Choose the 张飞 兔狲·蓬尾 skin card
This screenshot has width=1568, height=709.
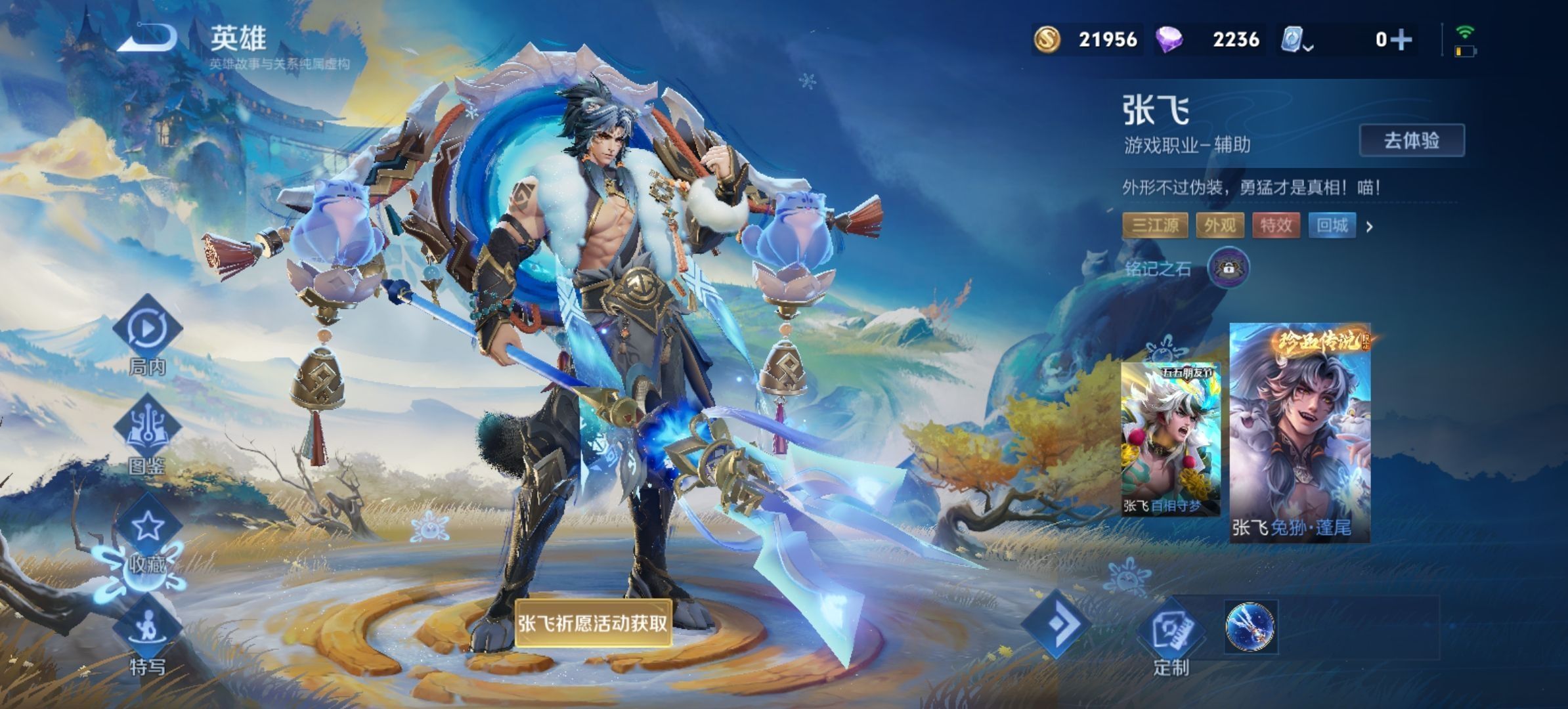pyautogui.click(x=1299, y=433)
